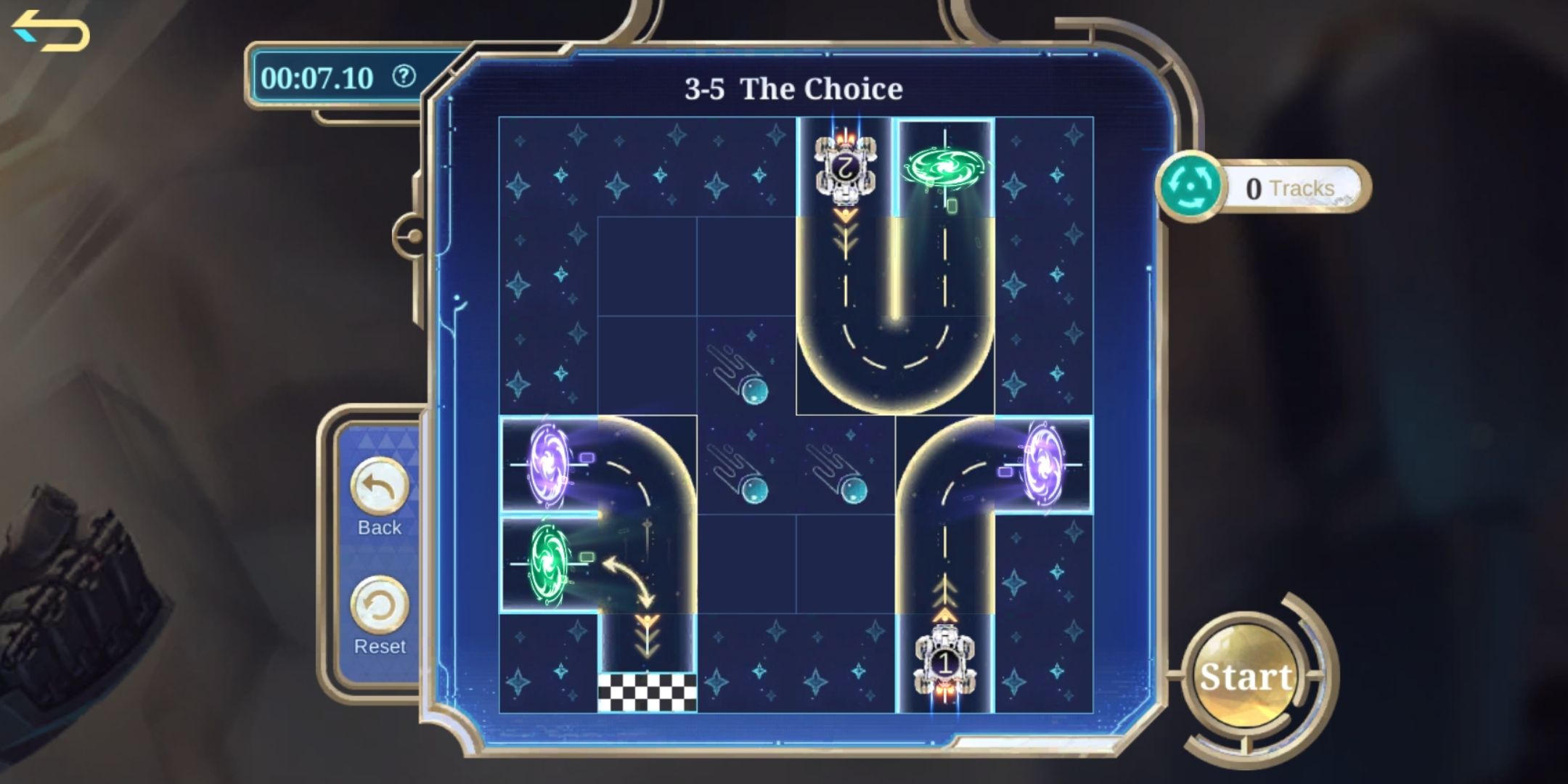Screen dimensions: 1568x784
Task: Tap the yellow direction arrows above car 1
Action: point(944,595)
